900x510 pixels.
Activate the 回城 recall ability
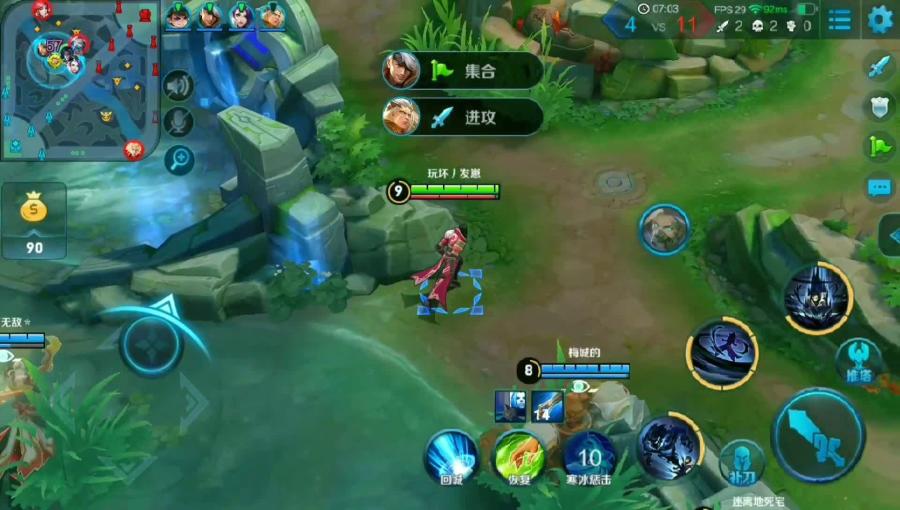tap(452, 457)
